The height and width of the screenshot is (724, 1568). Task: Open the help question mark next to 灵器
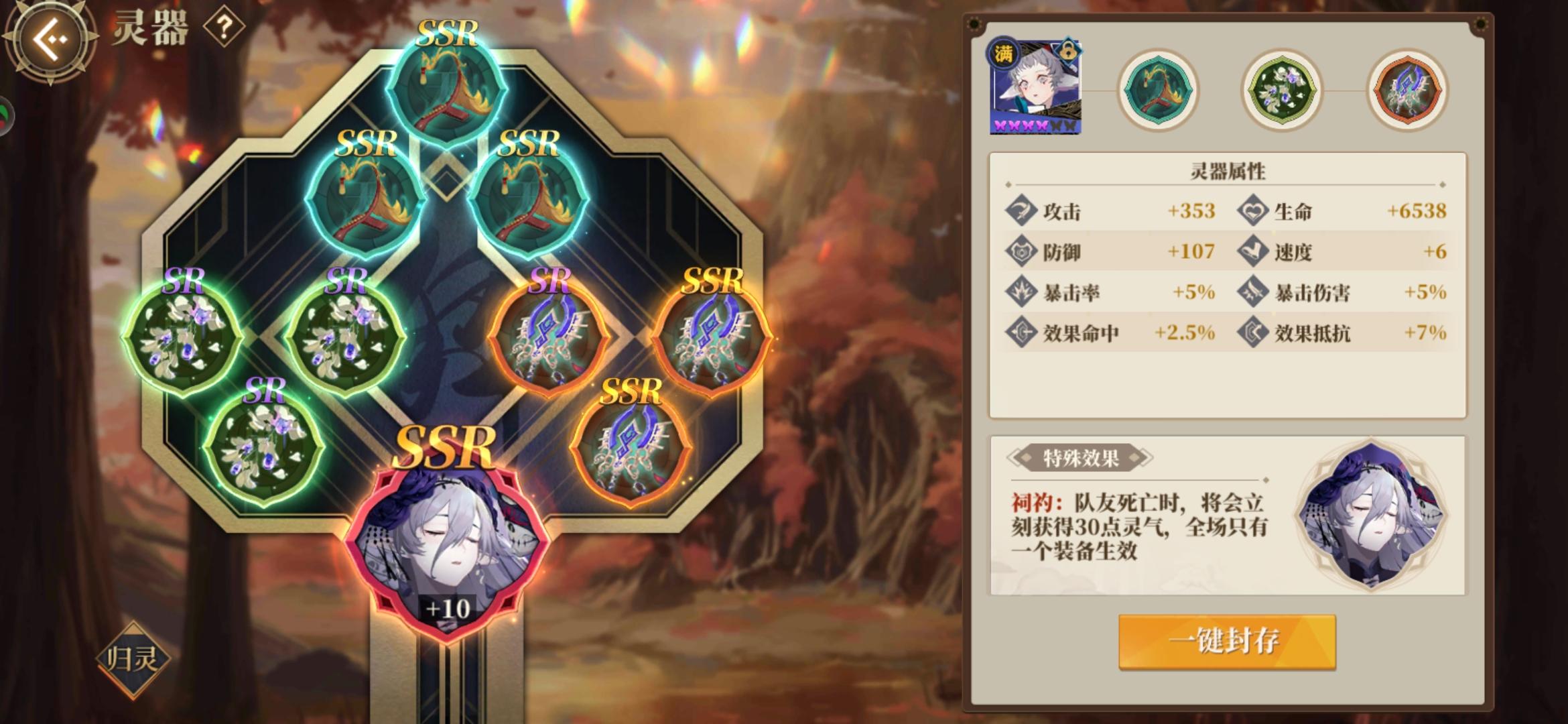[x=225, y=28]
